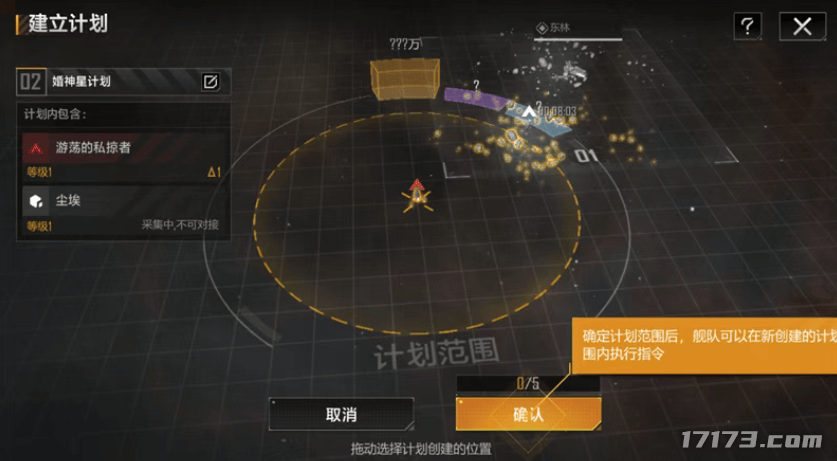Viewport: 837px width, 461px height.
Task: Cancel plan creation with 取消 button
Action: click(341, 414)
